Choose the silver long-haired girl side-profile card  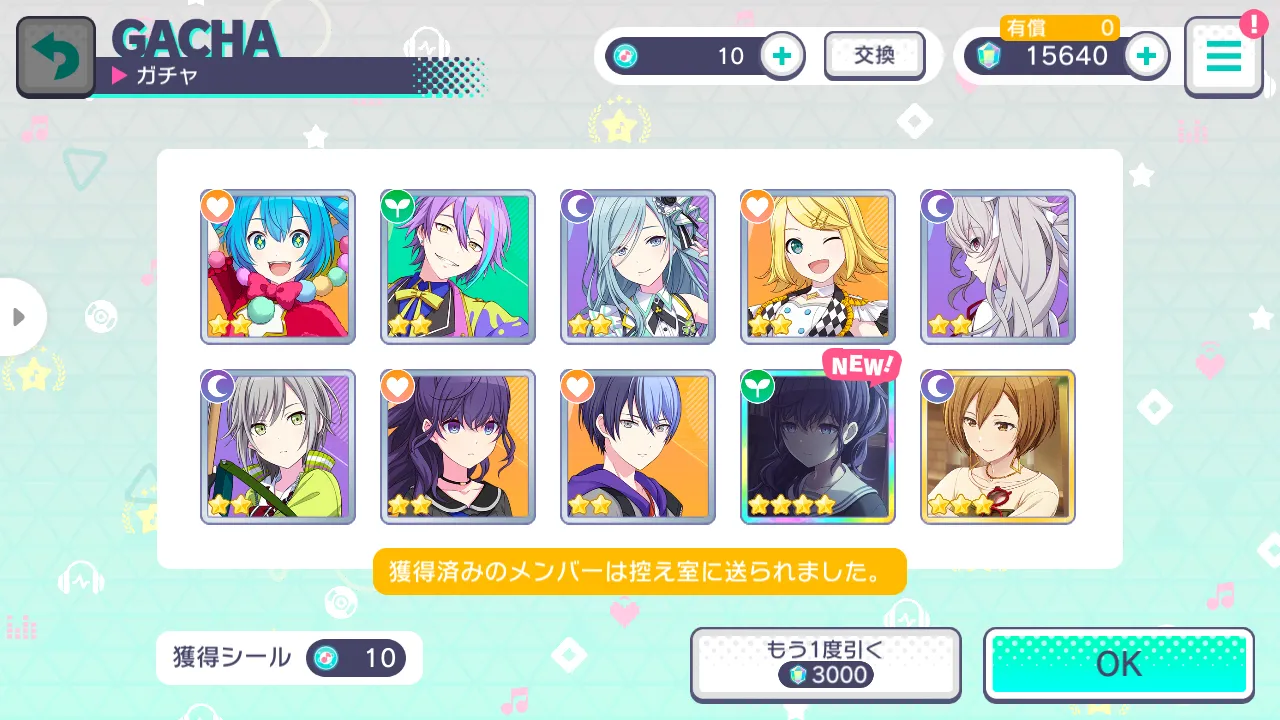tap(998, 267)
